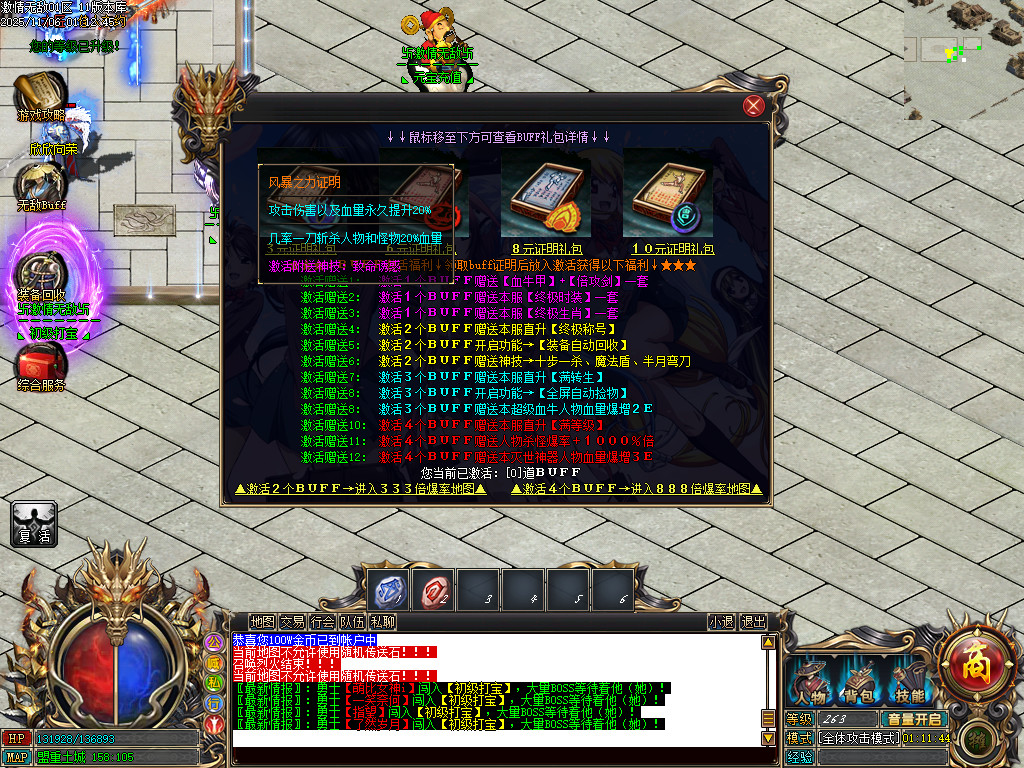This screenshot has height=768, width=1024.
Task: Switch to the 行会 guild tab
Action: pos(322,621)
